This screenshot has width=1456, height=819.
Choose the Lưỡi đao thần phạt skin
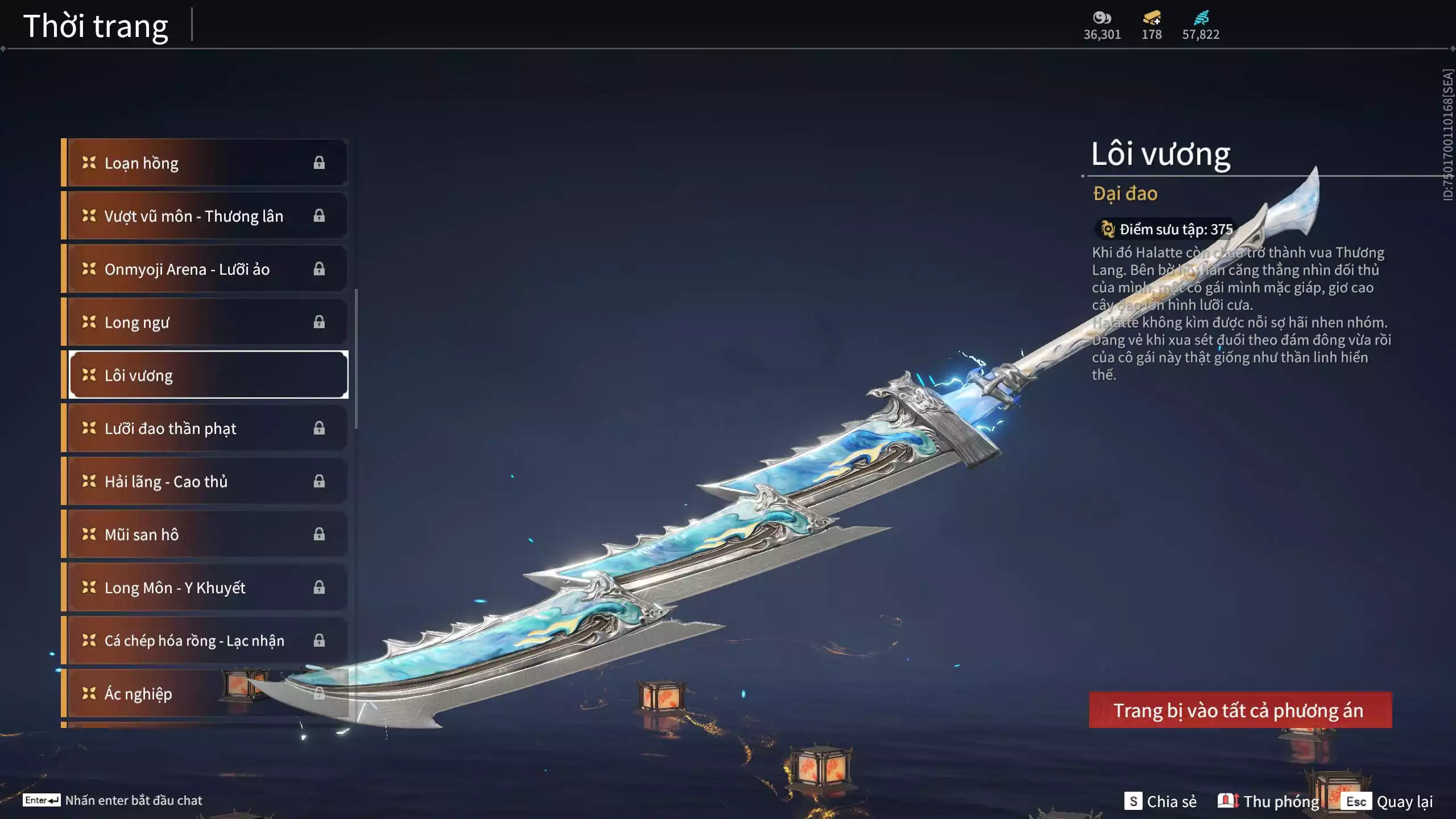click(205, 428)
